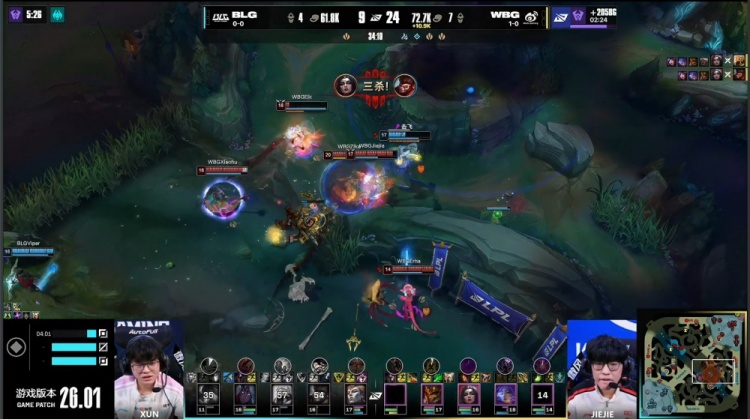
Task: Click the minimap in the corner
Action: (x=692, y=364)
